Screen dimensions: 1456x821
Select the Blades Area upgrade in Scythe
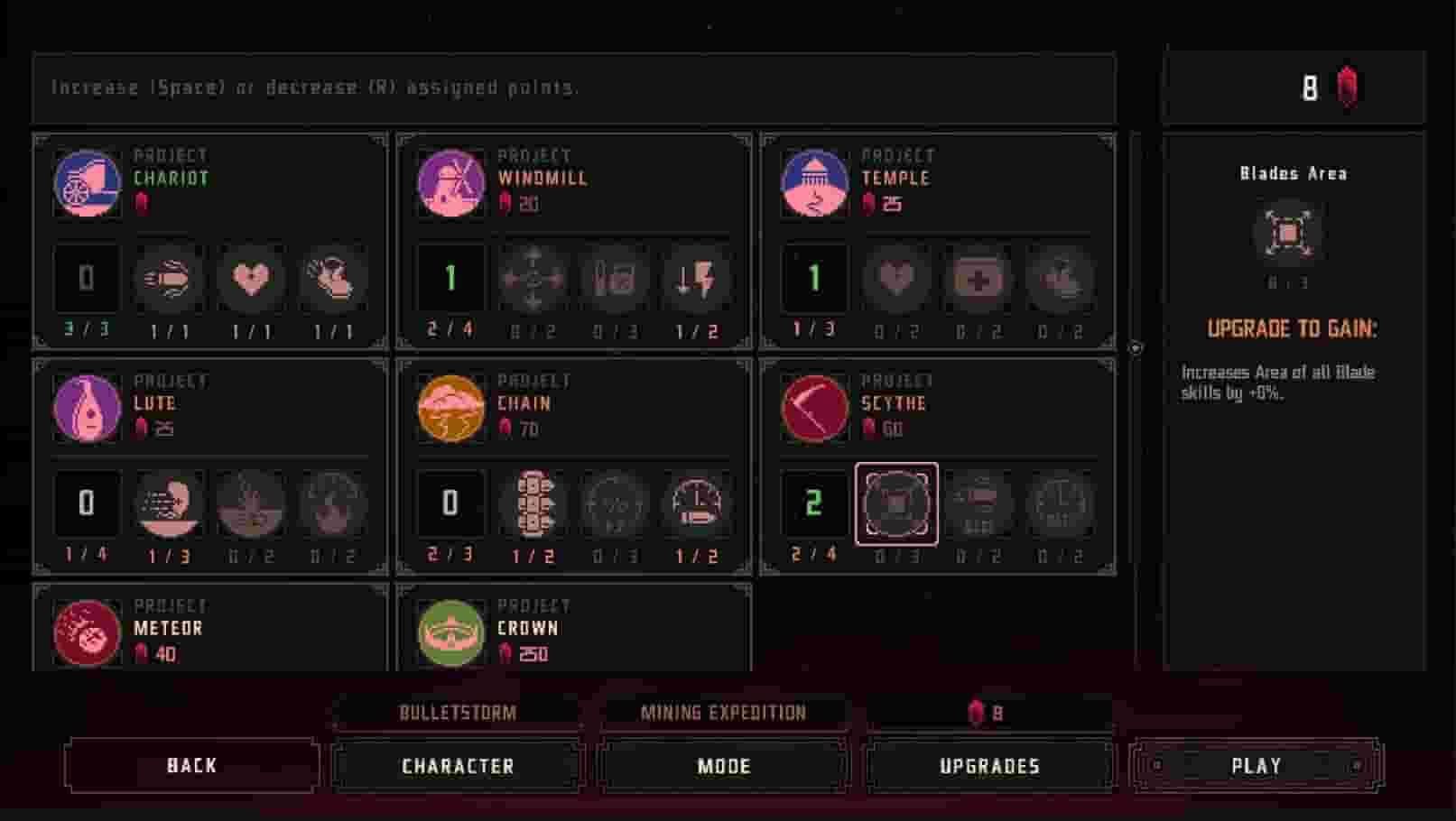895,505
